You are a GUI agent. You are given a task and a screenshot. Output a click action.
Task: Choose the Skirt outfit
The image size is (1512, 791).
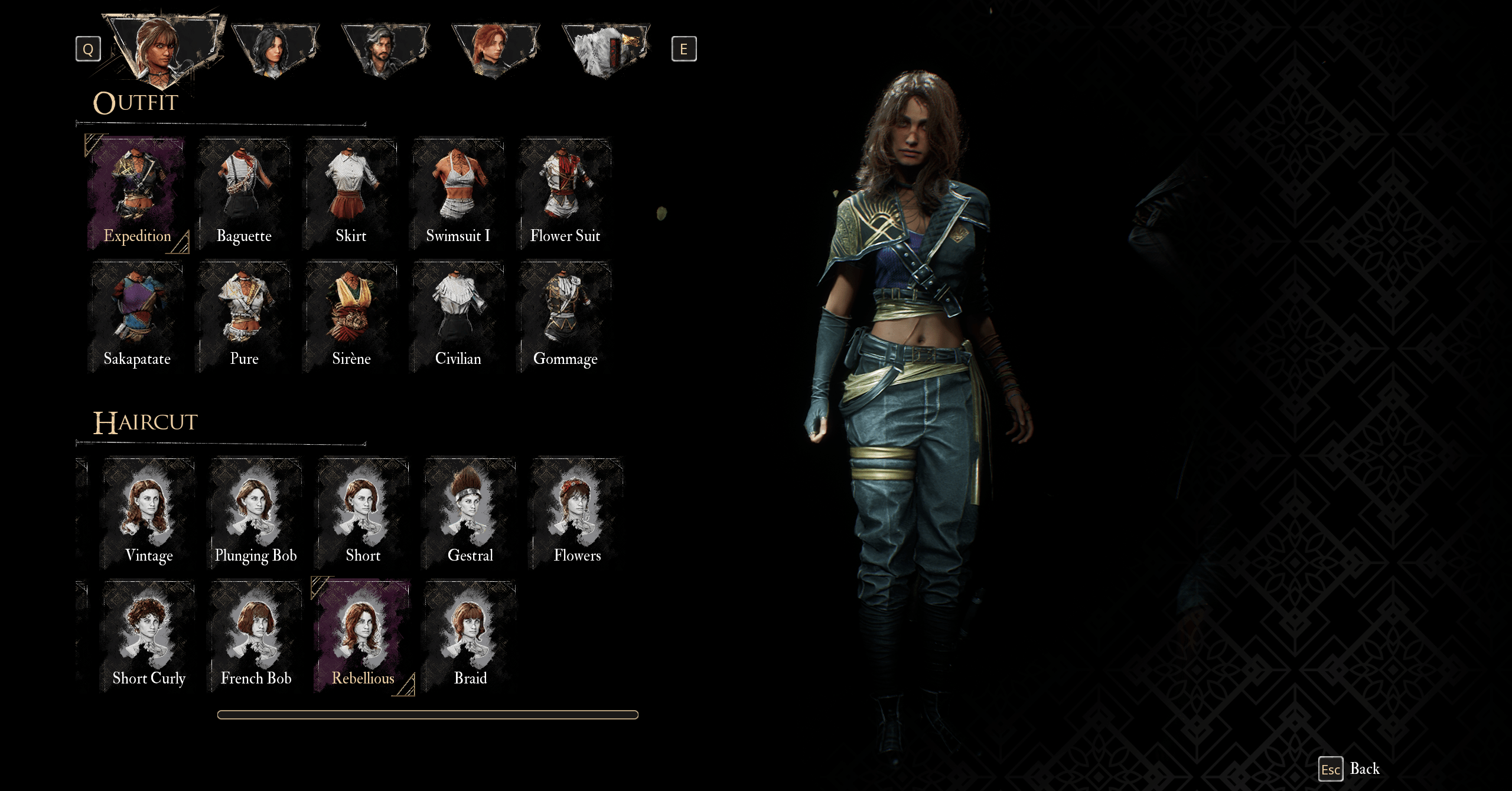pyautogui.click(x=351, y=192)
